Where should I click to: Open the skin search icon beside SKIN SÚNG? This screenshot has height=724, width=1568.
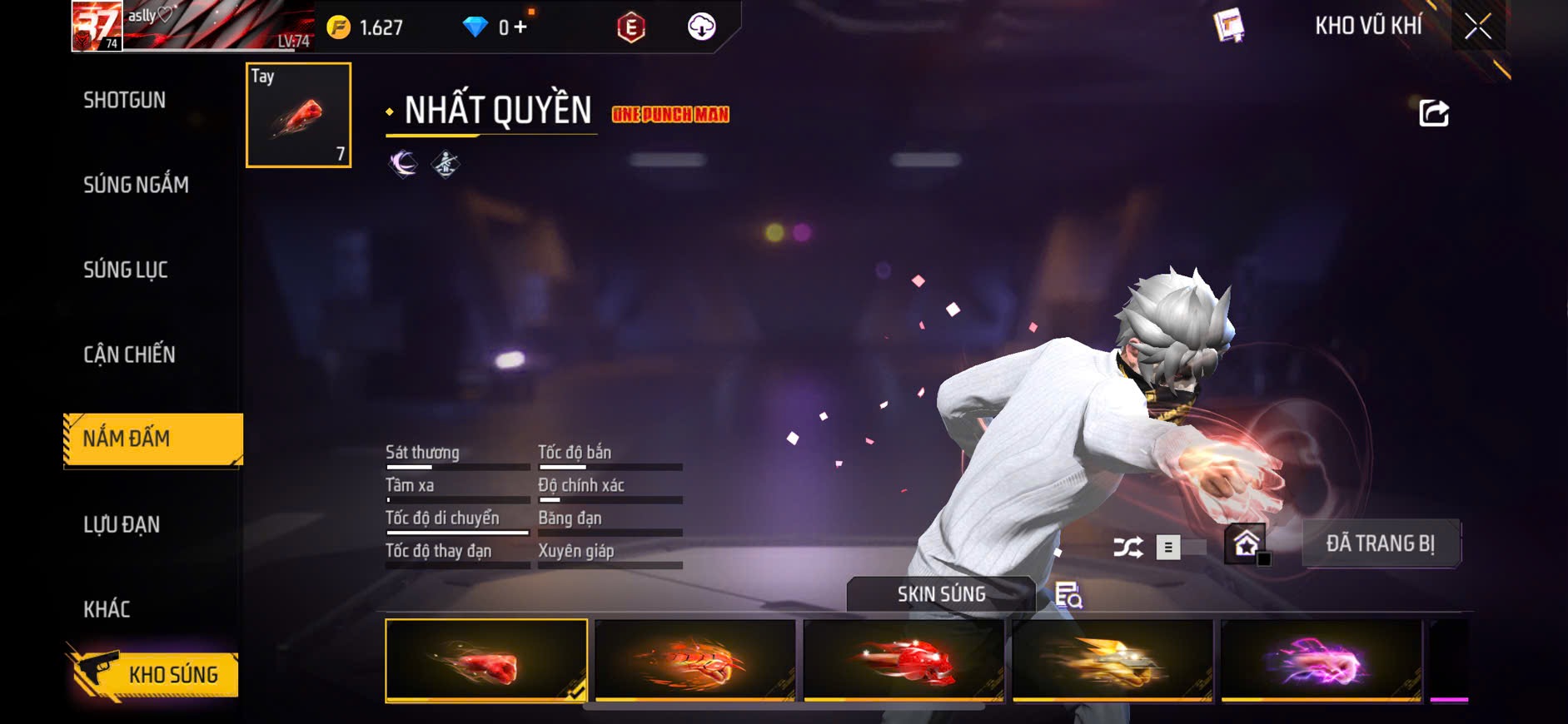pos(1068,595)
